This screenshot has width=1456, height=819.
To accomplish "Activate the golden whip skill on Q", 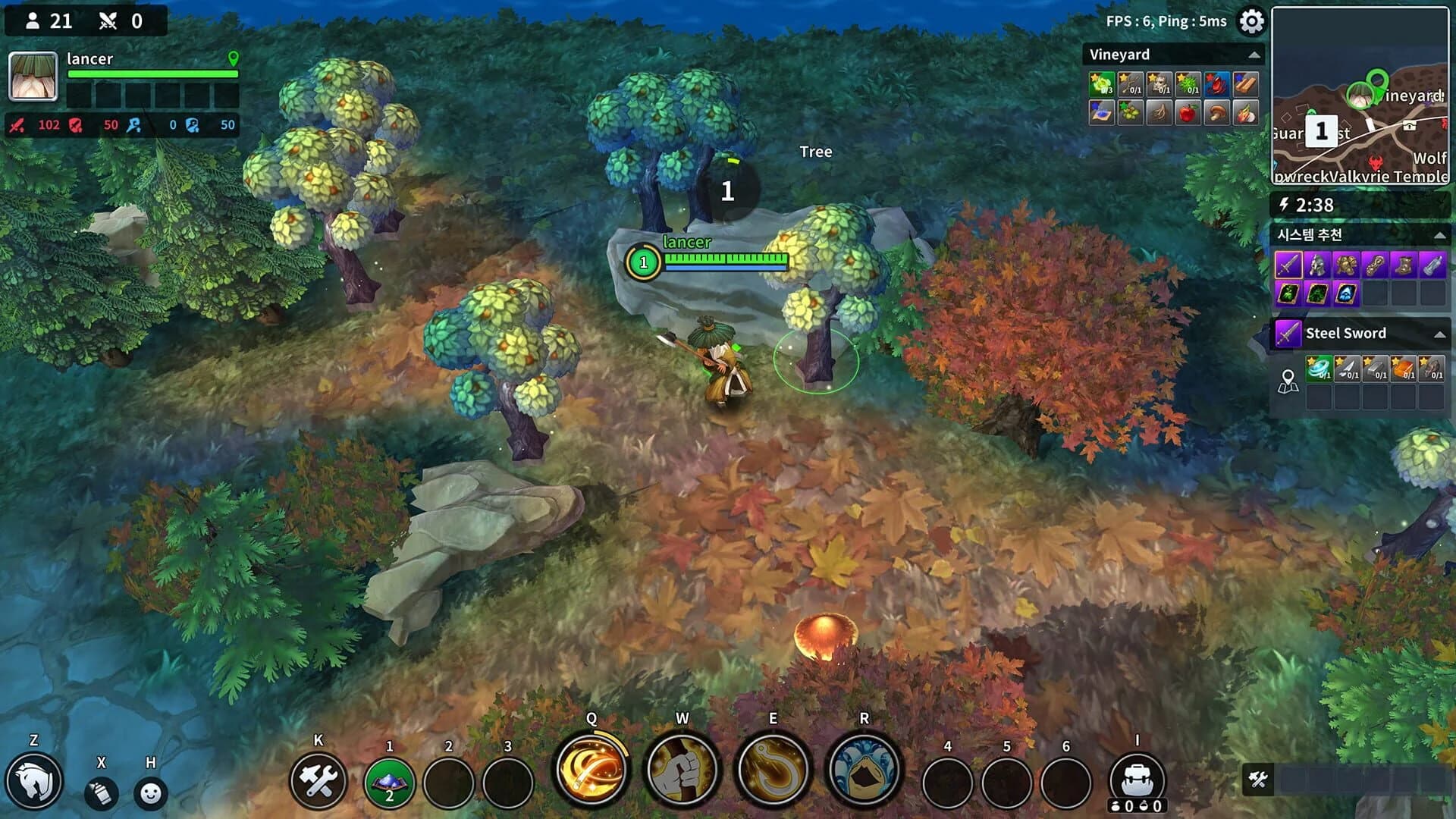I will (x=591, y=769).
